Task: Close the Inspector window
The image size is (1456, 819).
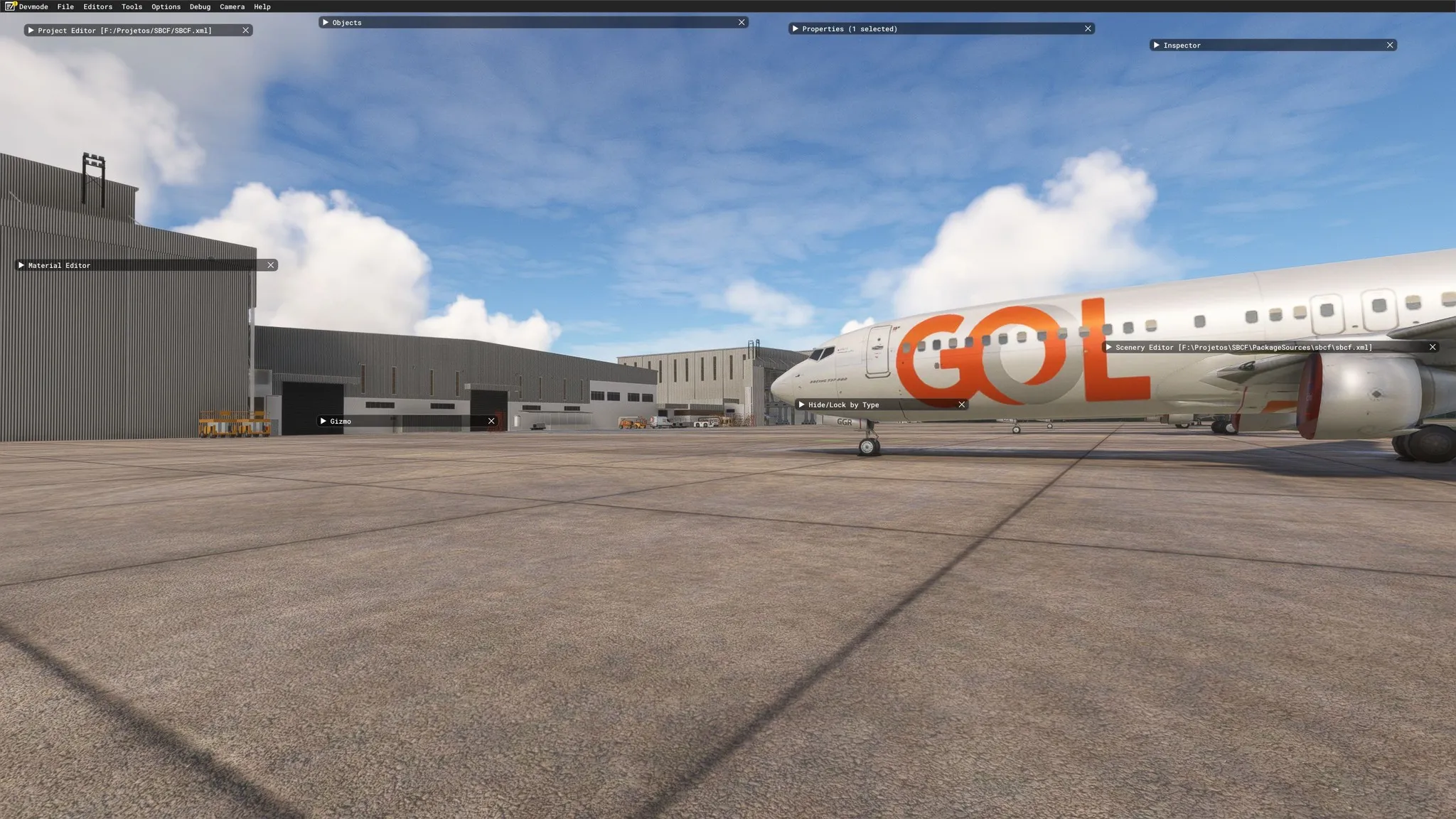Action: [x=1390, y=45]
